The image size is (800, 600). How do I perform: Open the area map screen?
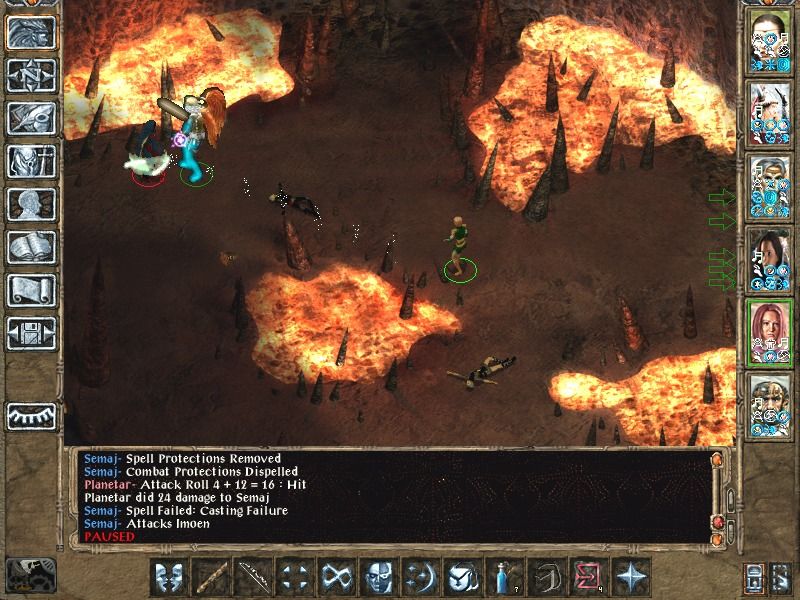30,75
